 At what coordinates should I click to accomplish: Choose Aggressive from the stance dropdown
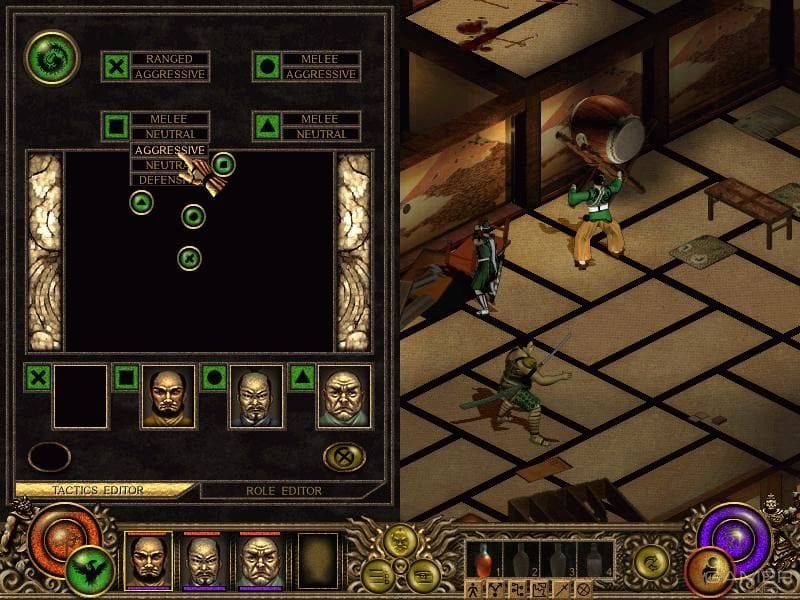(168, 149)
